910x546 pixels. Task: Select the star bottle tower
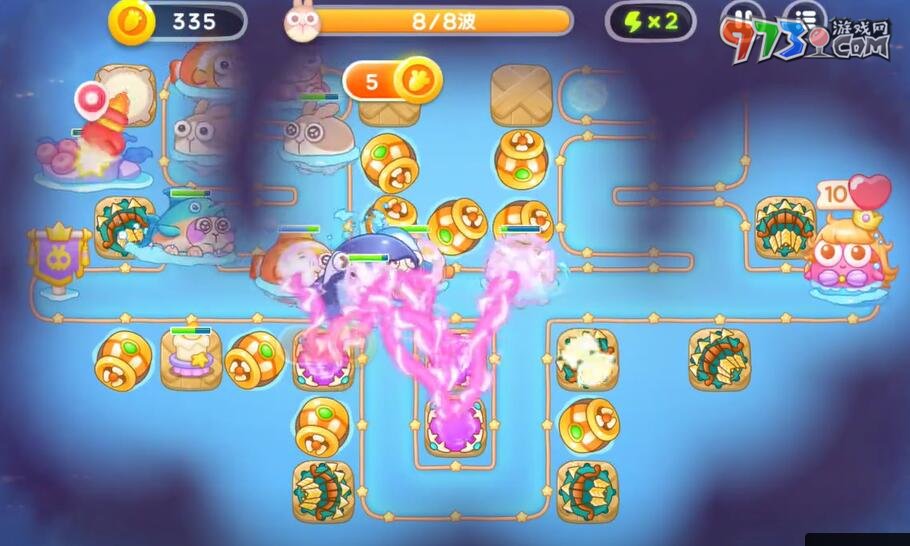tap(191, 358)
